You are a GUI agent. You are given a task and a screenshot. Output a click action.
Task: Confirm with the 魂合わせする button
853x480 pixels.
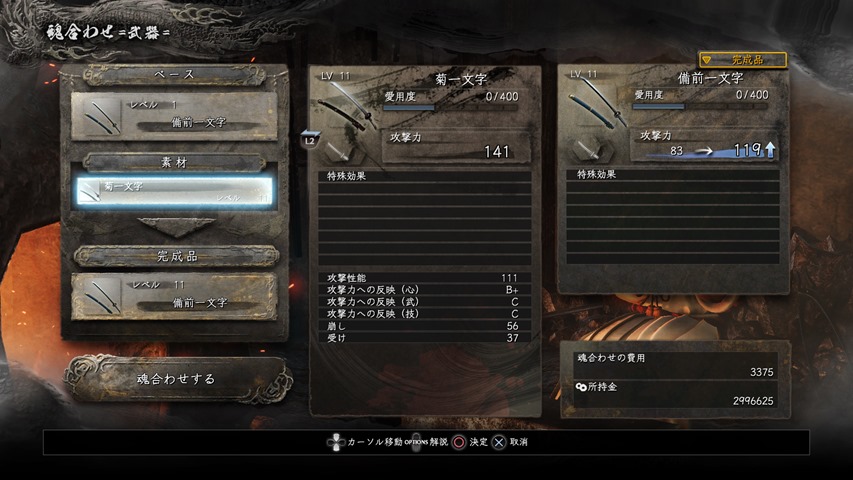tap(176, 380)
